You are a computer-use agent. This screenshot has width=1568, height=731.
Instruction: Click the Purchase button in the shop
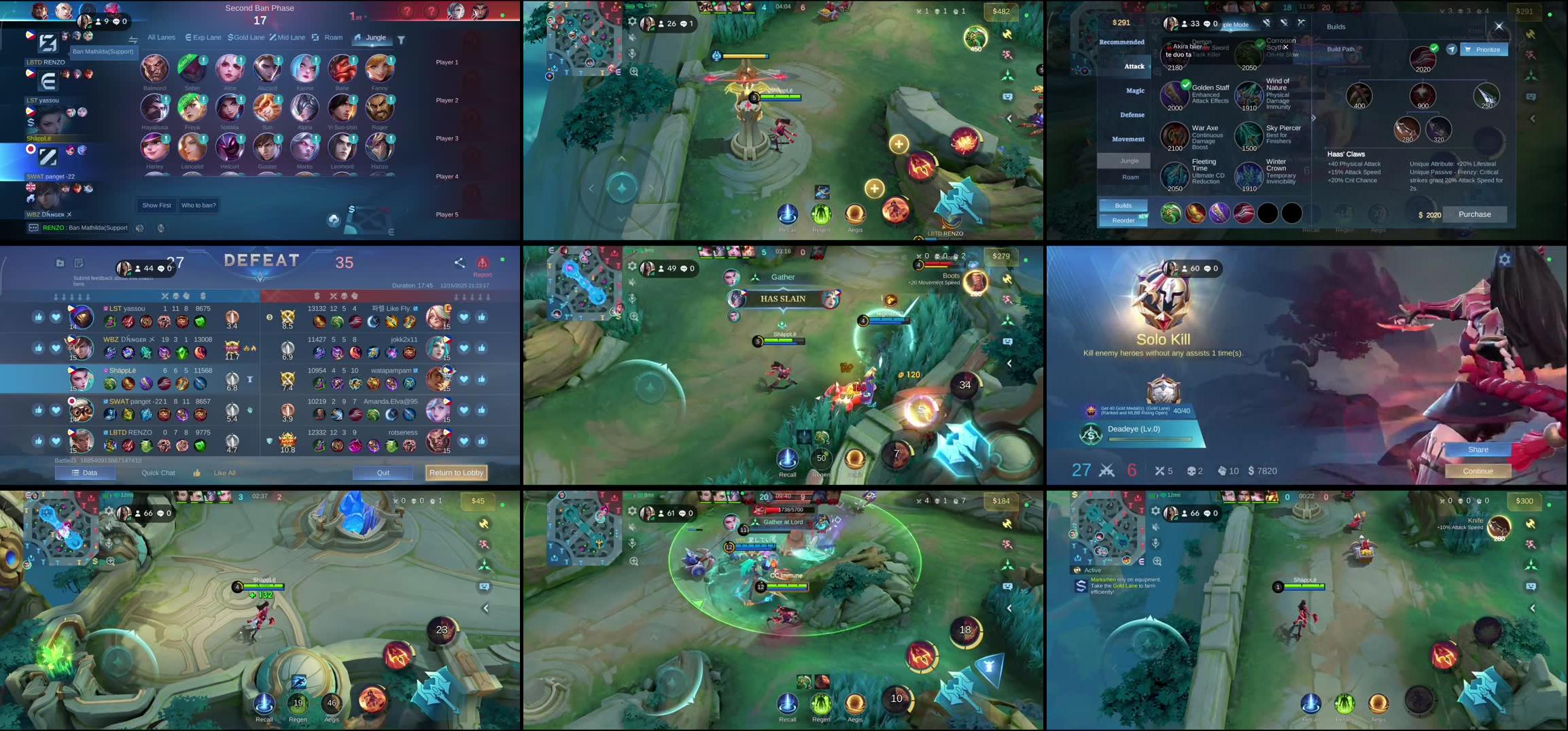tap(1474, 214)
